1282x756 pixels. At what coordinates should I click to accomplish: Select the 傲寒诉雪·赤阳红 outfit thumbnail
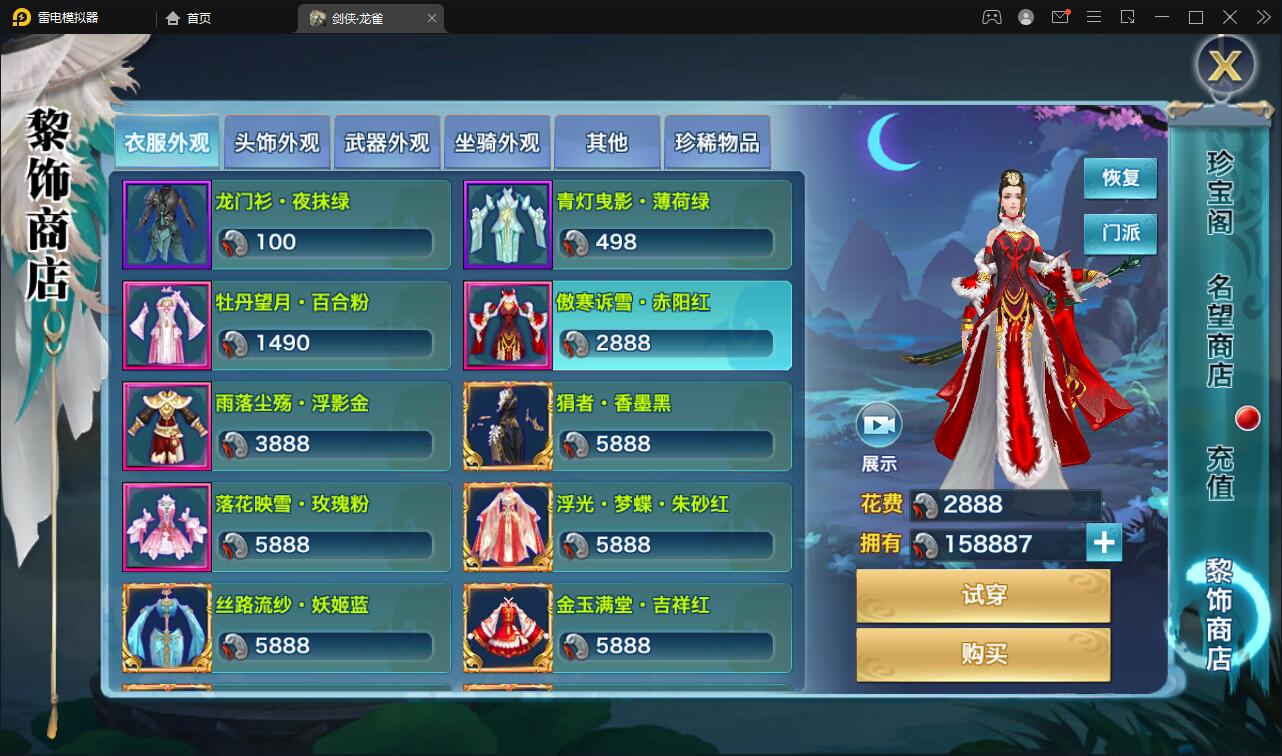(x=507, y=325)
